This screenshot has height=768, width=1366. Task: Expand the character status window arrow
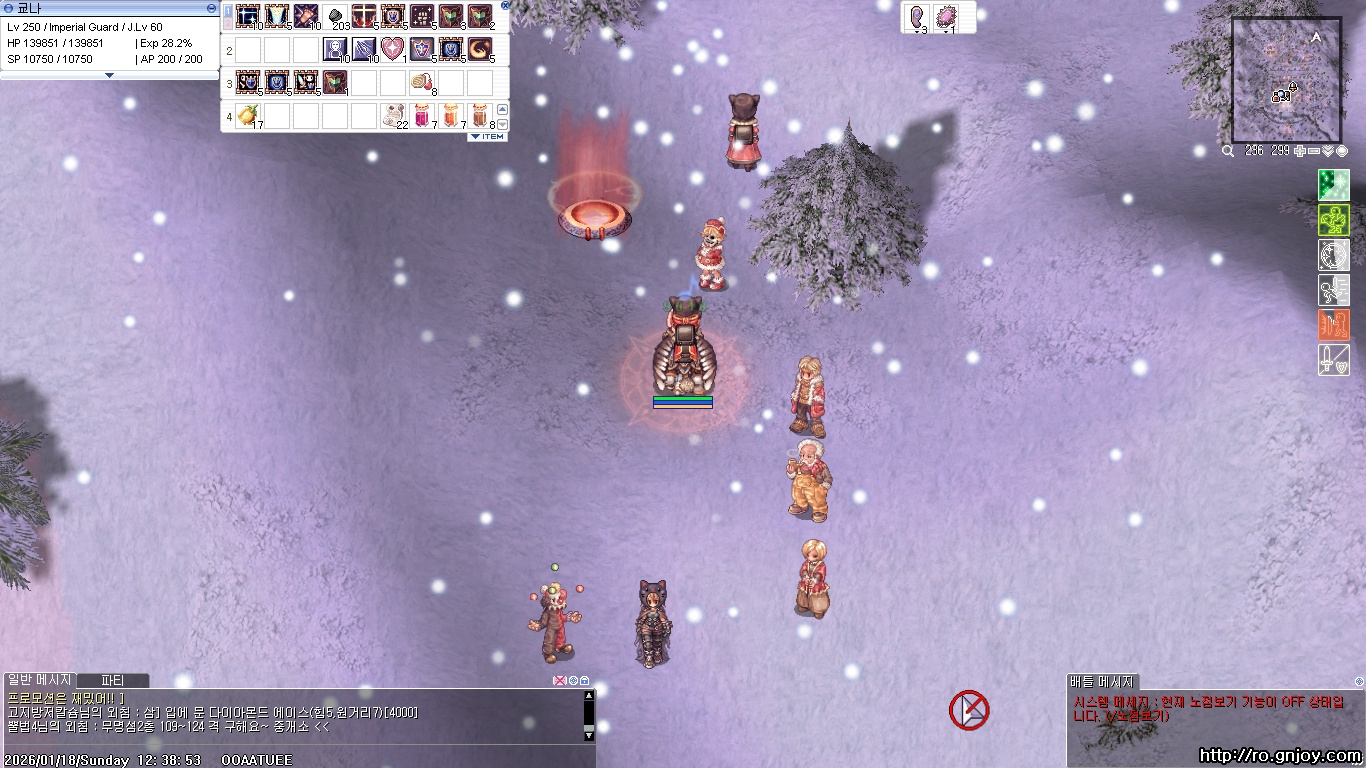click(x=110, y=75)
